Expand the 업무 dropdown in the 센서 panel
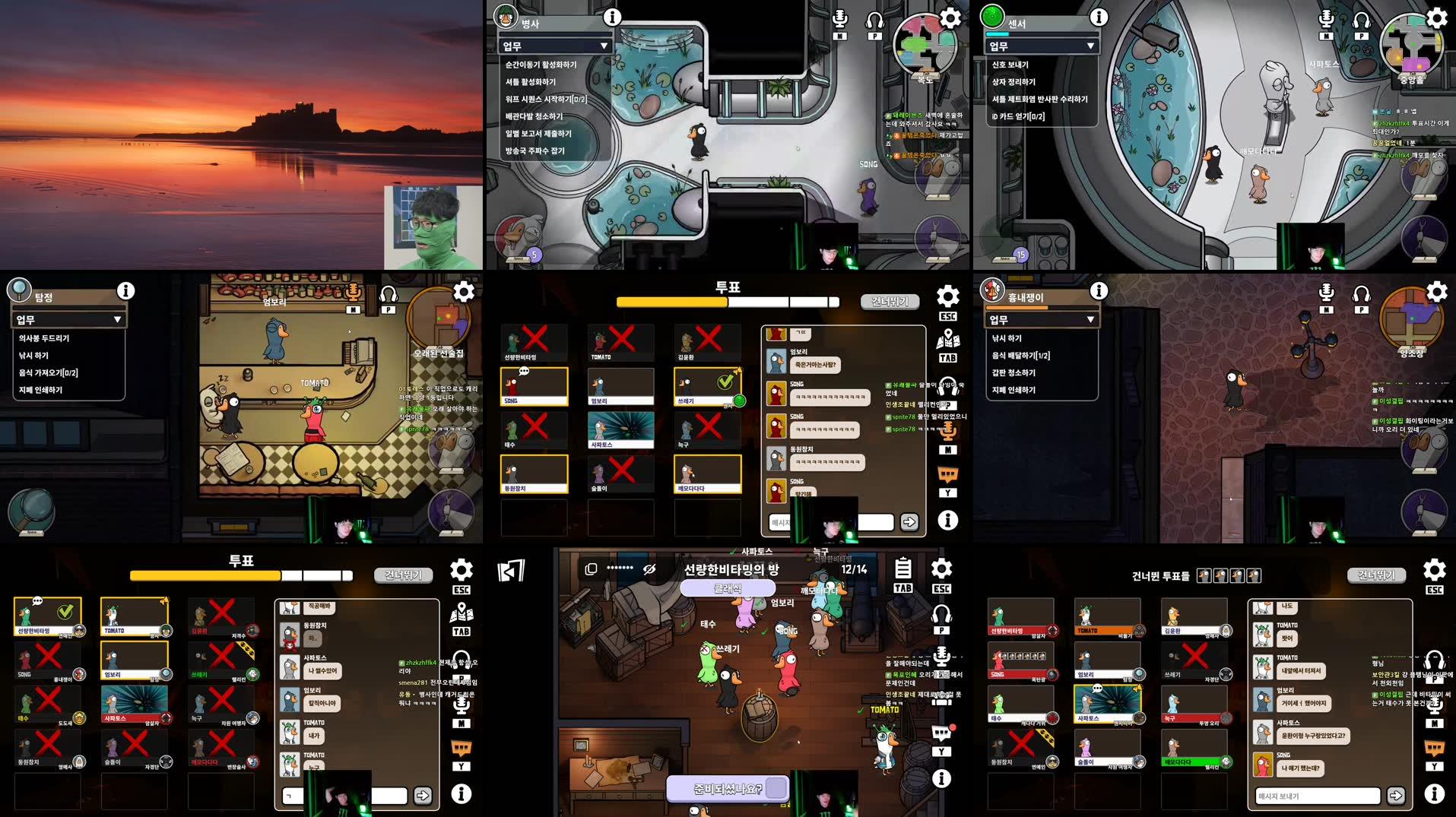This screenshot has width=1456, height=817. pyautogui.click(x=1042, y=46)
